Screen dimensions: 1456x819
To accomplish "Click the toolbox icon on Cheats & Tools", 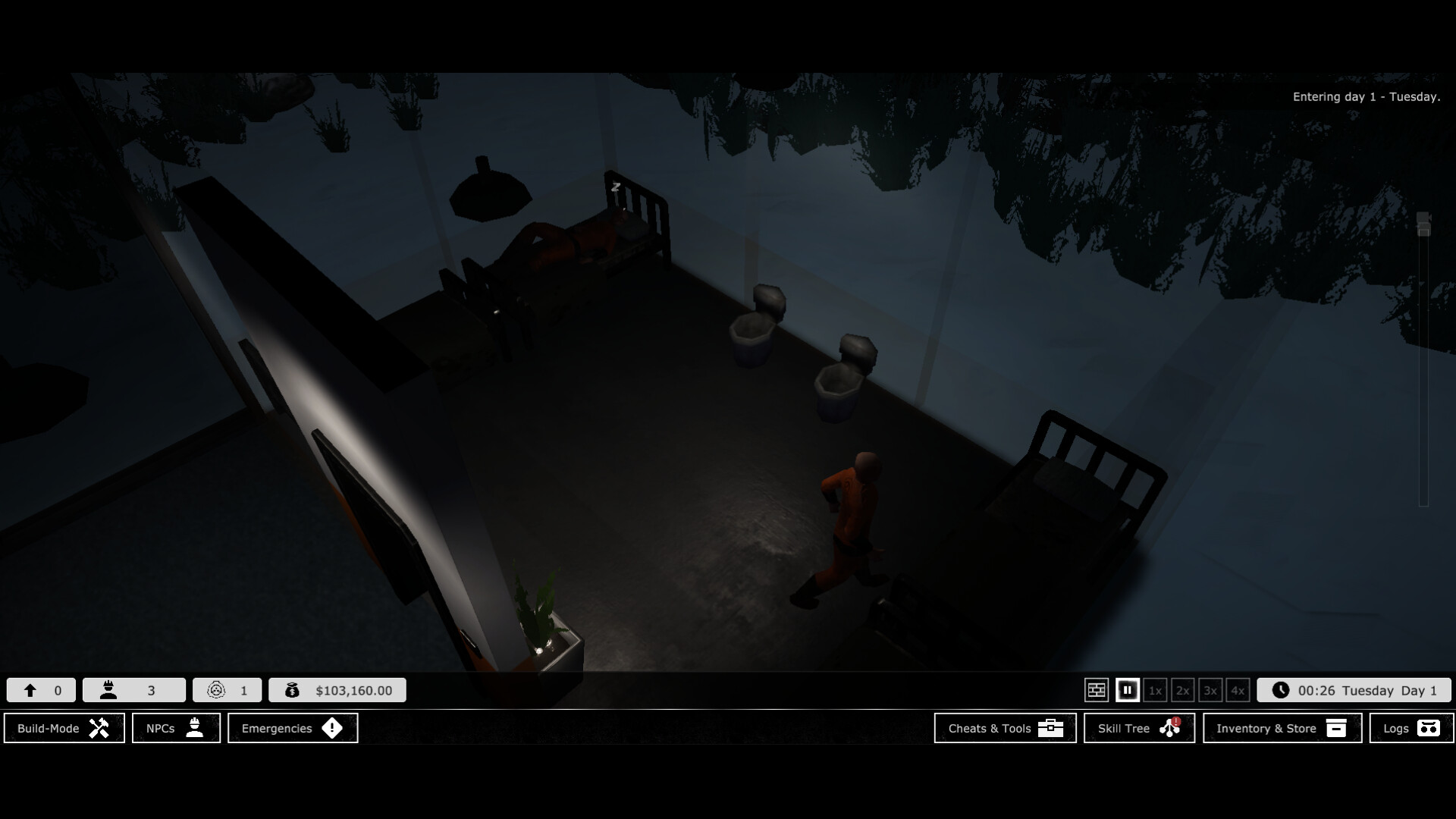I will click(1051, 728).
